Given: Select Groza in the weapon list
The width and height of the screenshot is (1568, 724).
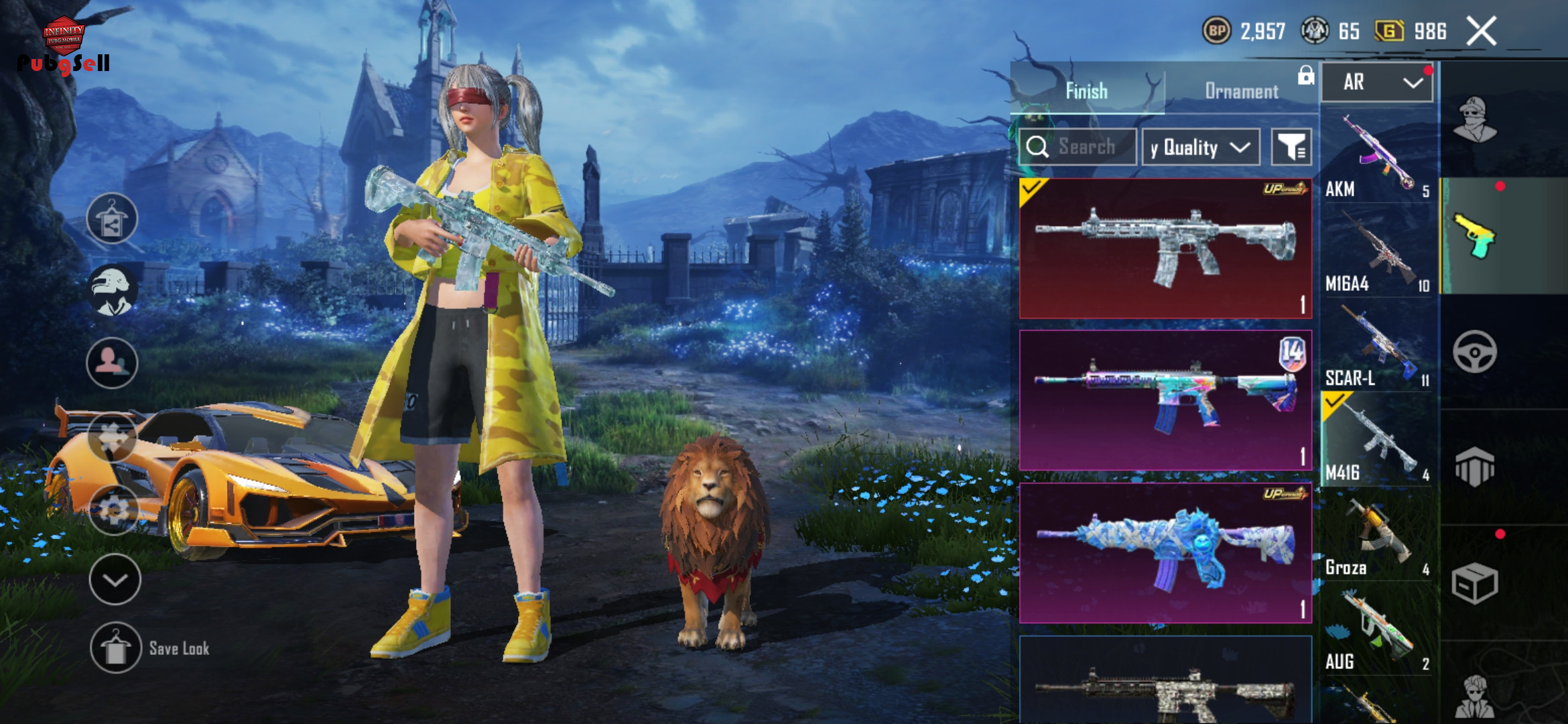Looking at the screenshot, I should pos(1378,538).
